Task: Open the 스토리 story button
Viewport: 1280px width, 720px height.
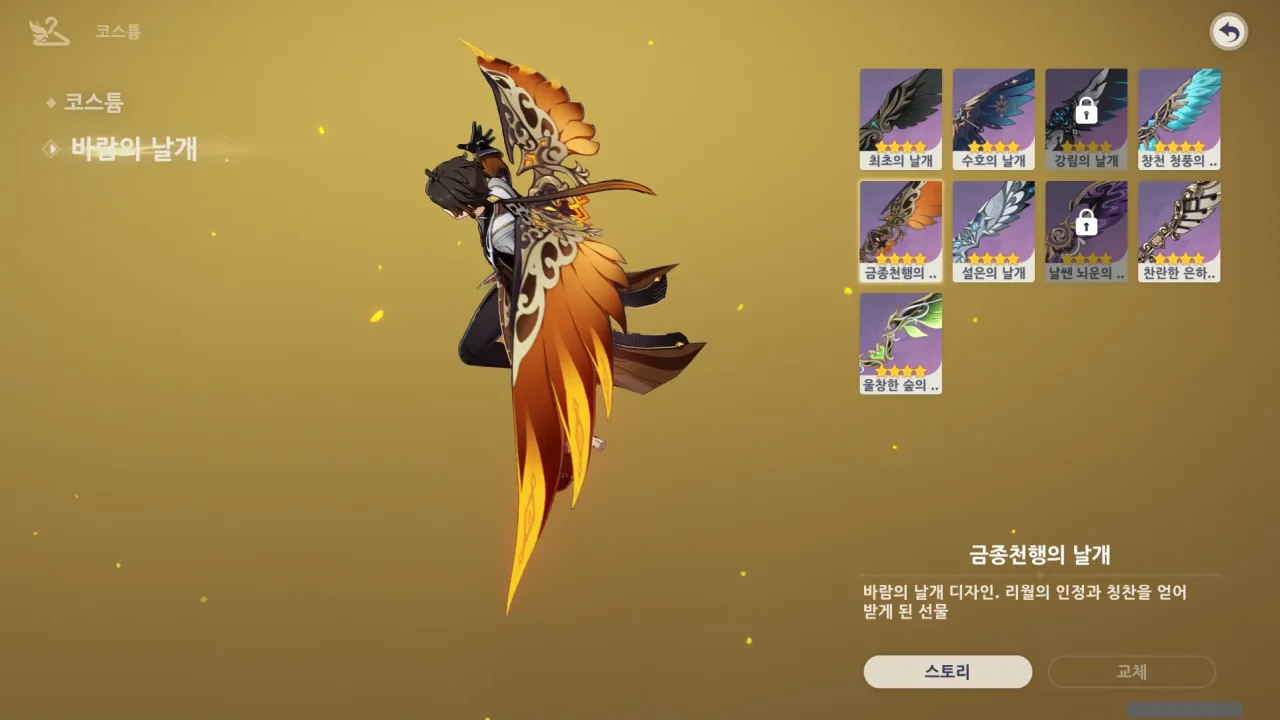Action: pos(947,672)
